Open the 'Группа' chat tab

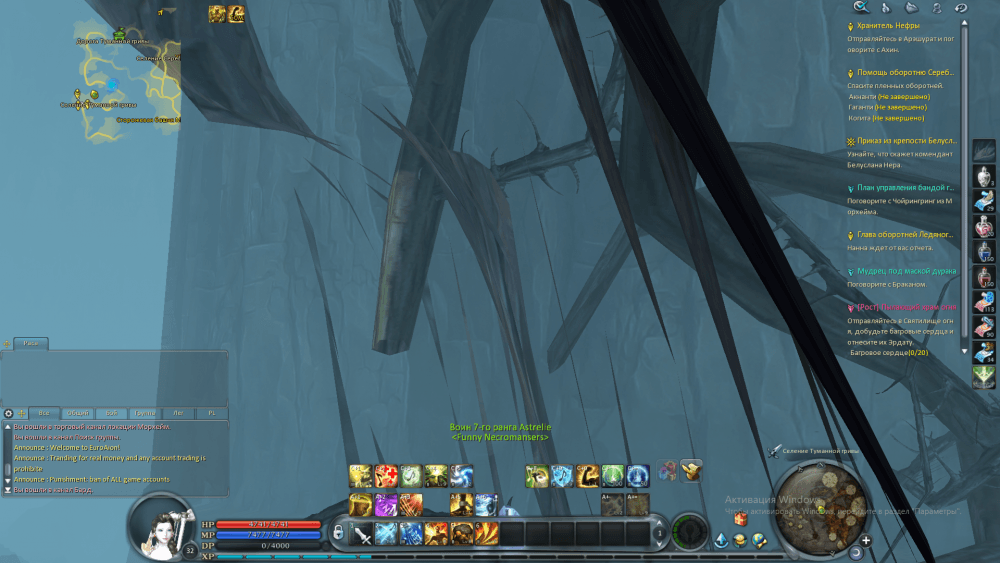pyautogui.click(x=144, y=413)
